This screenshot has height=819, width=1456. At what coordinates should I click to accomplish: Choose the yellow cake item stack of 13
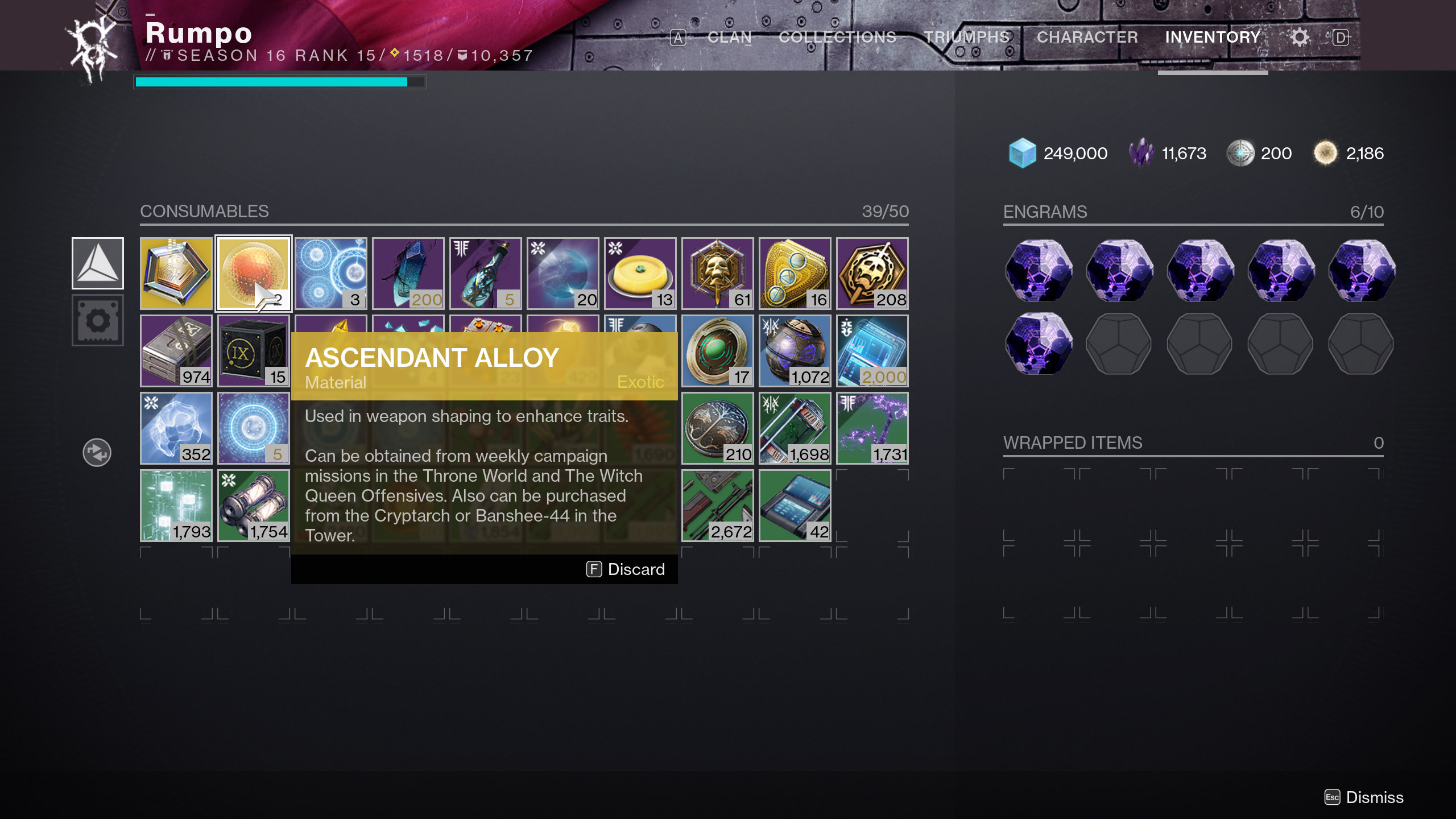click(640, 274)
